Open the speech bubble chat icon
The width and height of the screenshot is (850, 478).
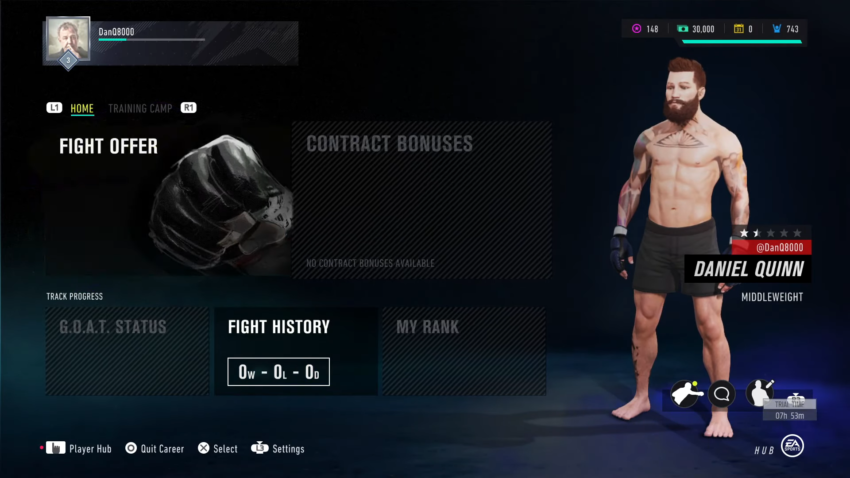[x=722, y=394]
